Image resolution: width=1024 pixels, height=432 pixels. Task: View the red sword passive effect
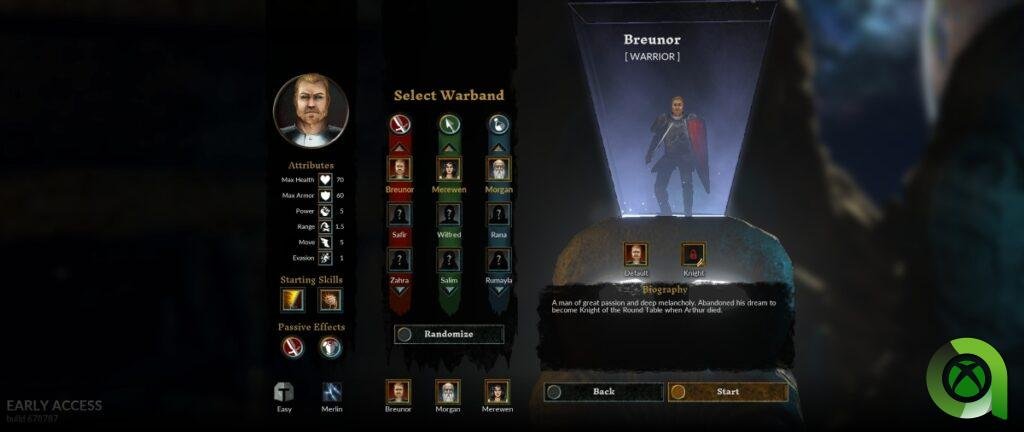(x=293, y=348)
